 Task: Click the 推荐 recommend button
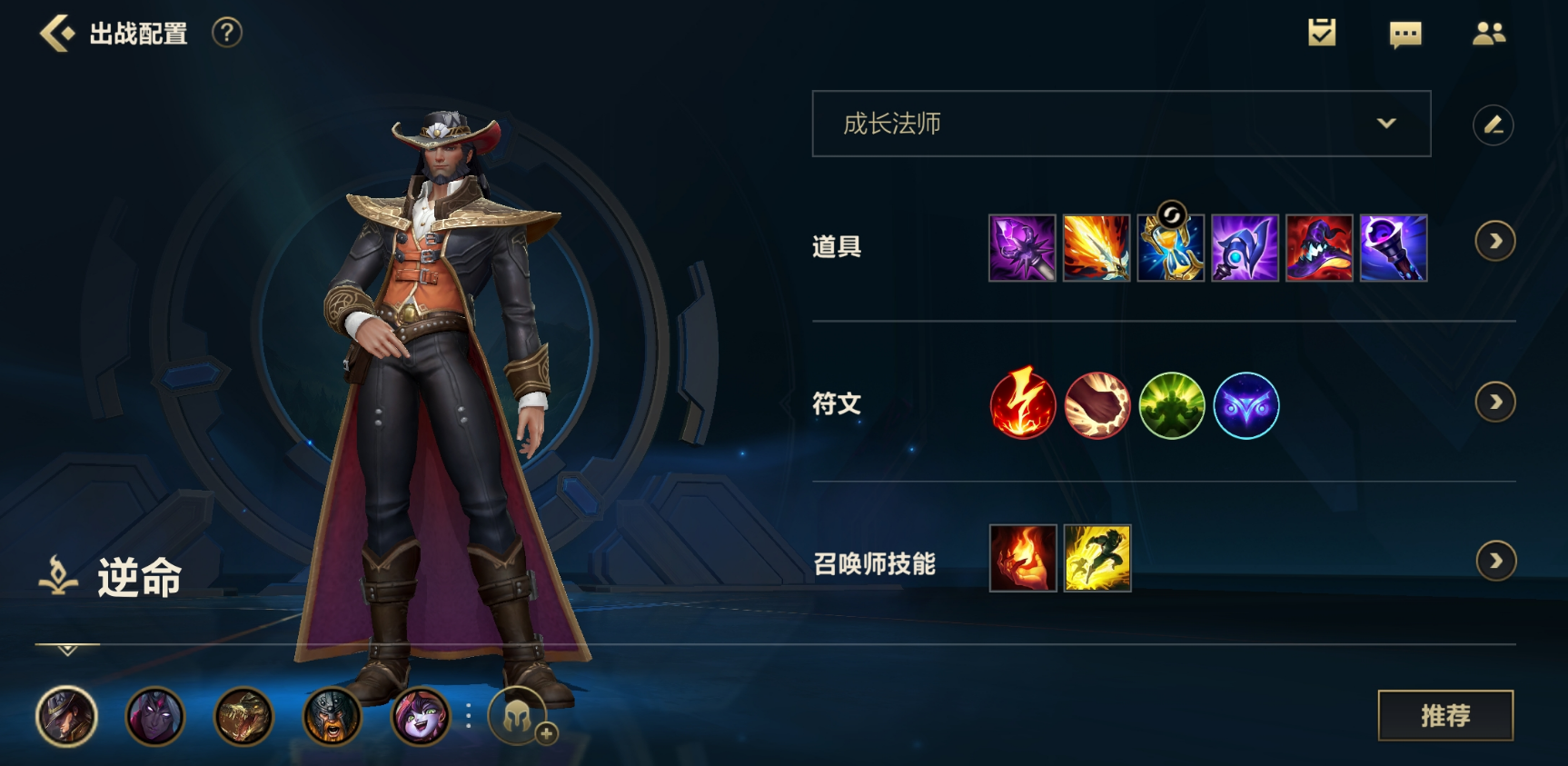tap(1445, 716)
